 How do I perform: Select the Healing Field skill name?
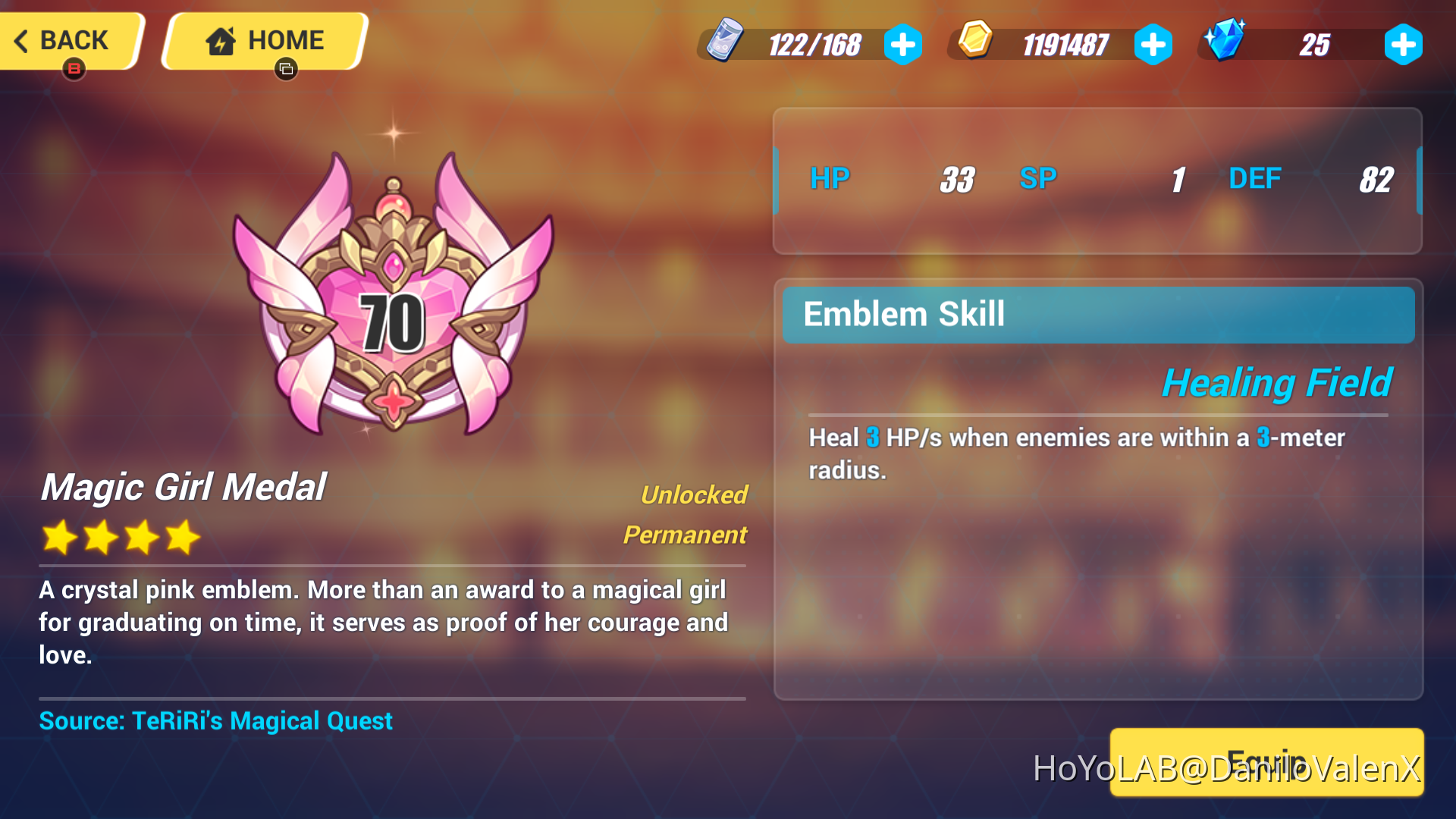point(1278,382)
